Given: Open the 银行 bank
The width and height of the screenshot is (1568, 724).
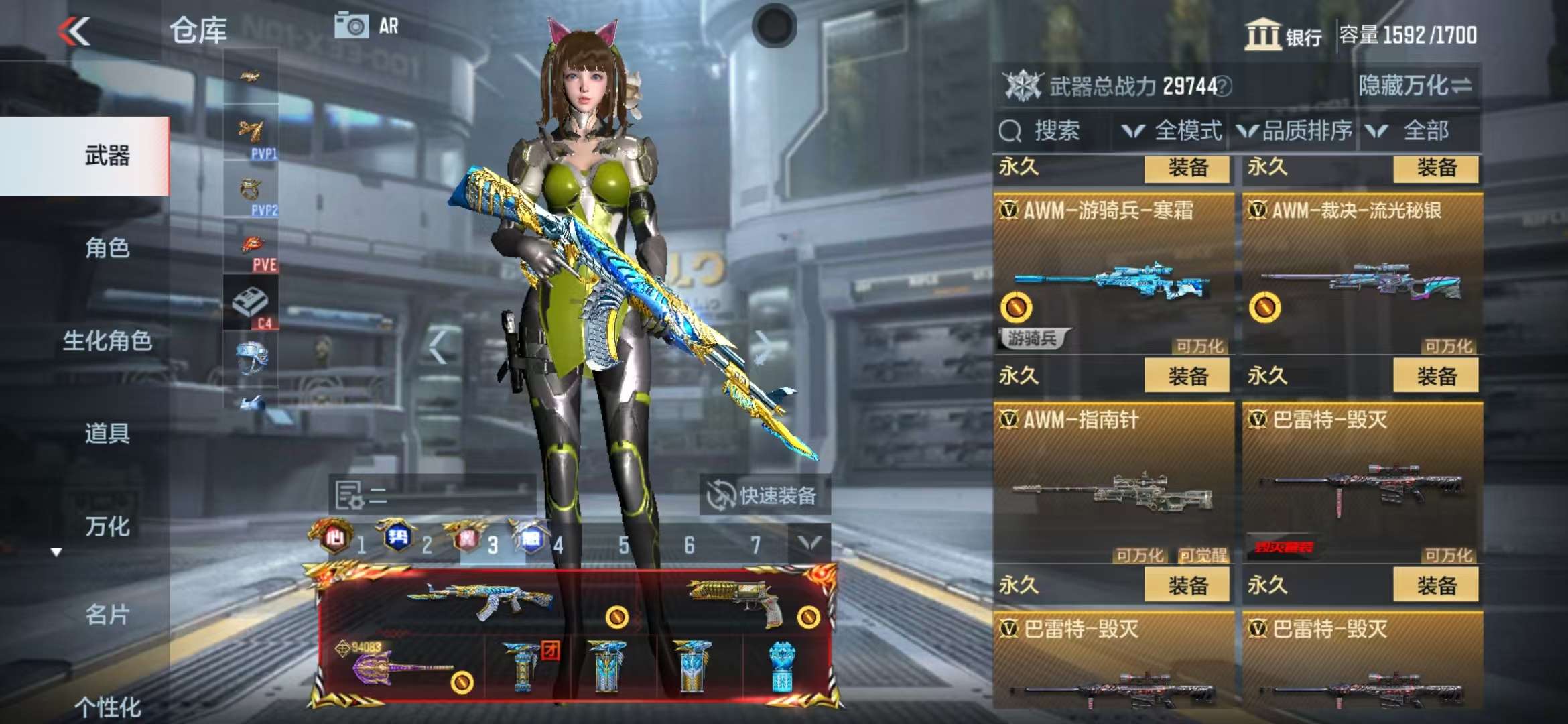Looking at the screenshot, I should 1283,35.
